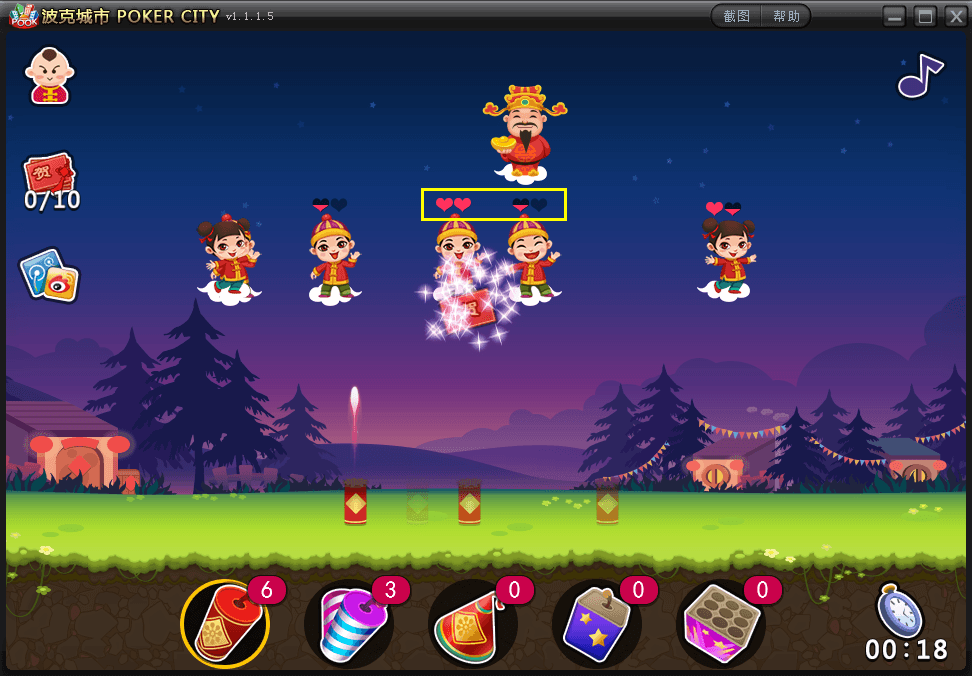Close the Poker City window
972x676 pixels.
tap(956, 16)
